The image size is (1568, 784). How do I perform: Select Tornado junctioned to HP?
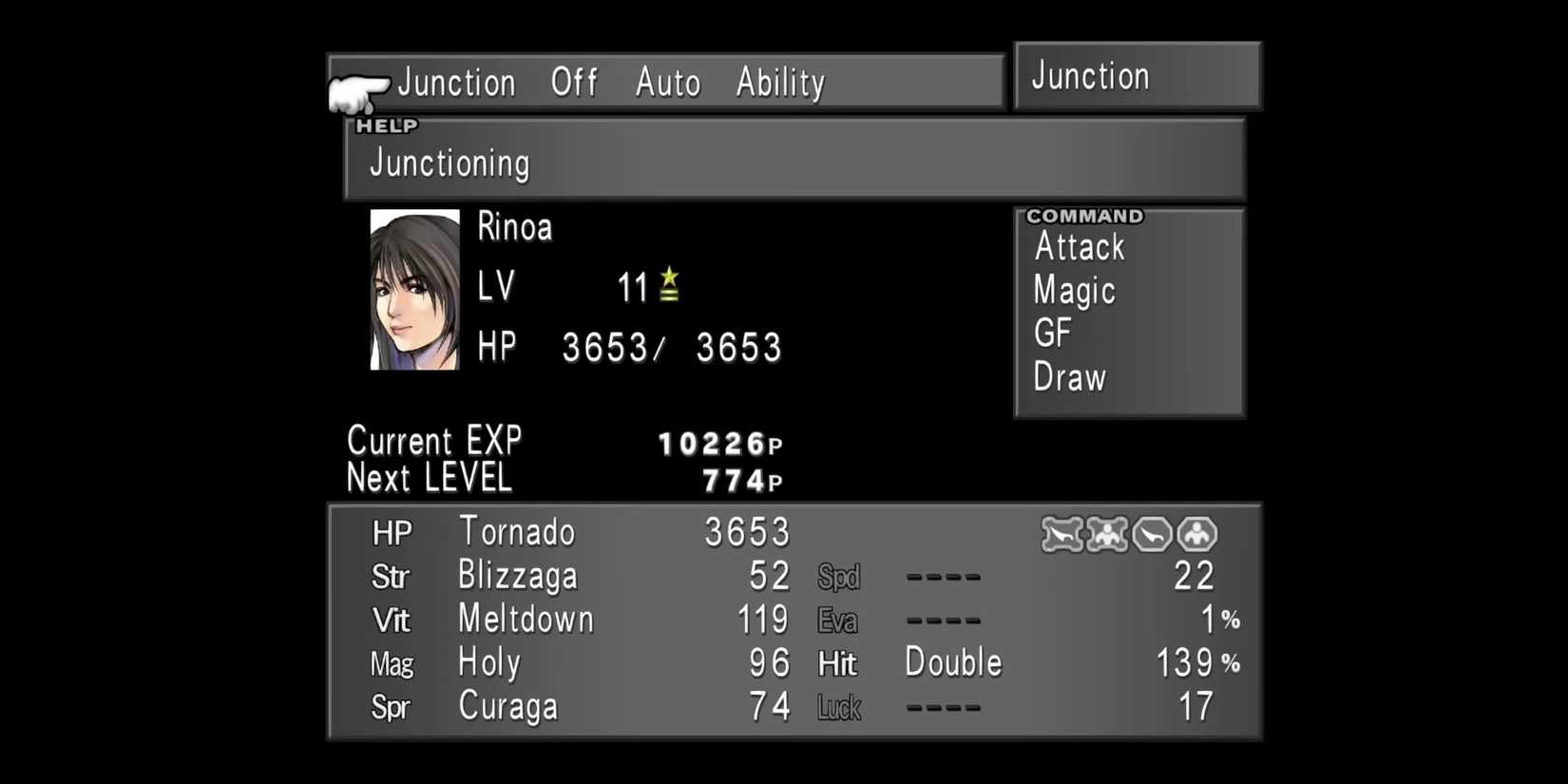[516, 532]
